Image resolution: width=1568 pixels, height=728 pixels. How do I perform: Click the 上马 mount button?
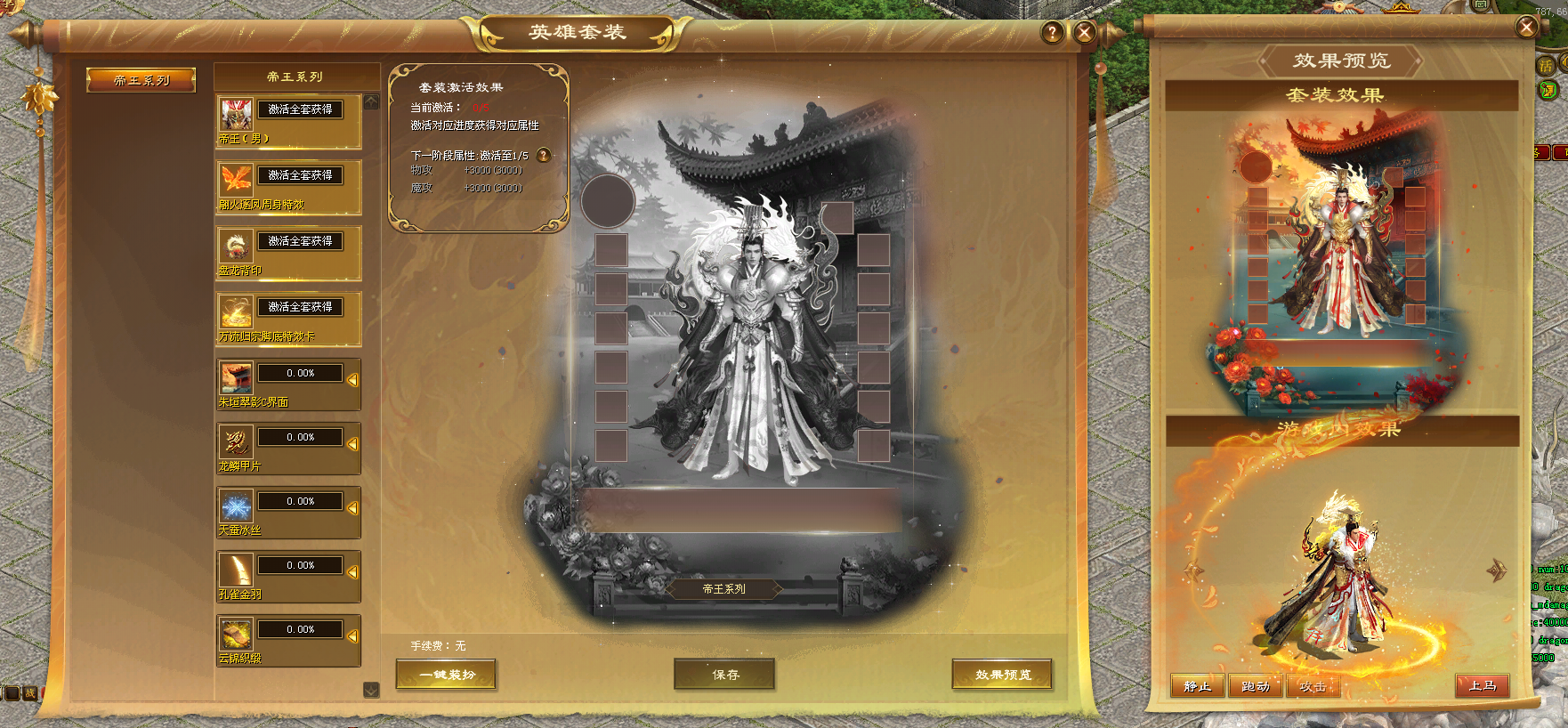(1482, 685)
